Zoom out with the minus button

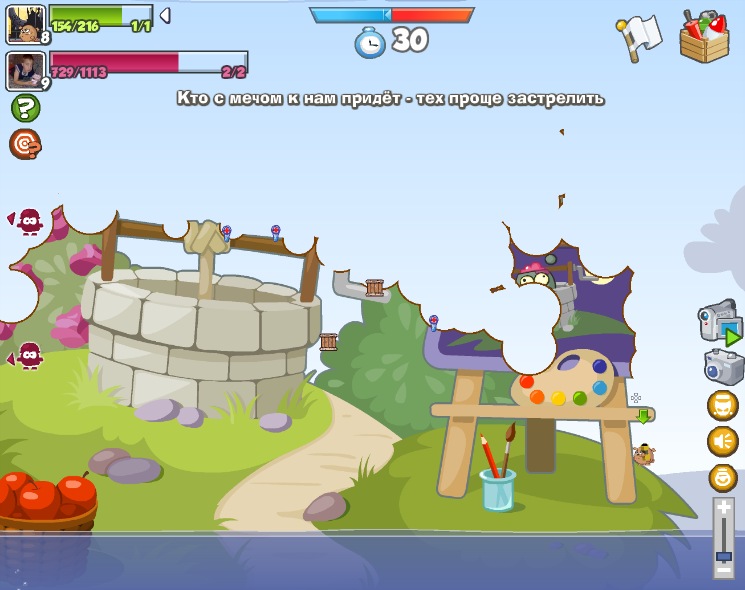coord(723,570)
